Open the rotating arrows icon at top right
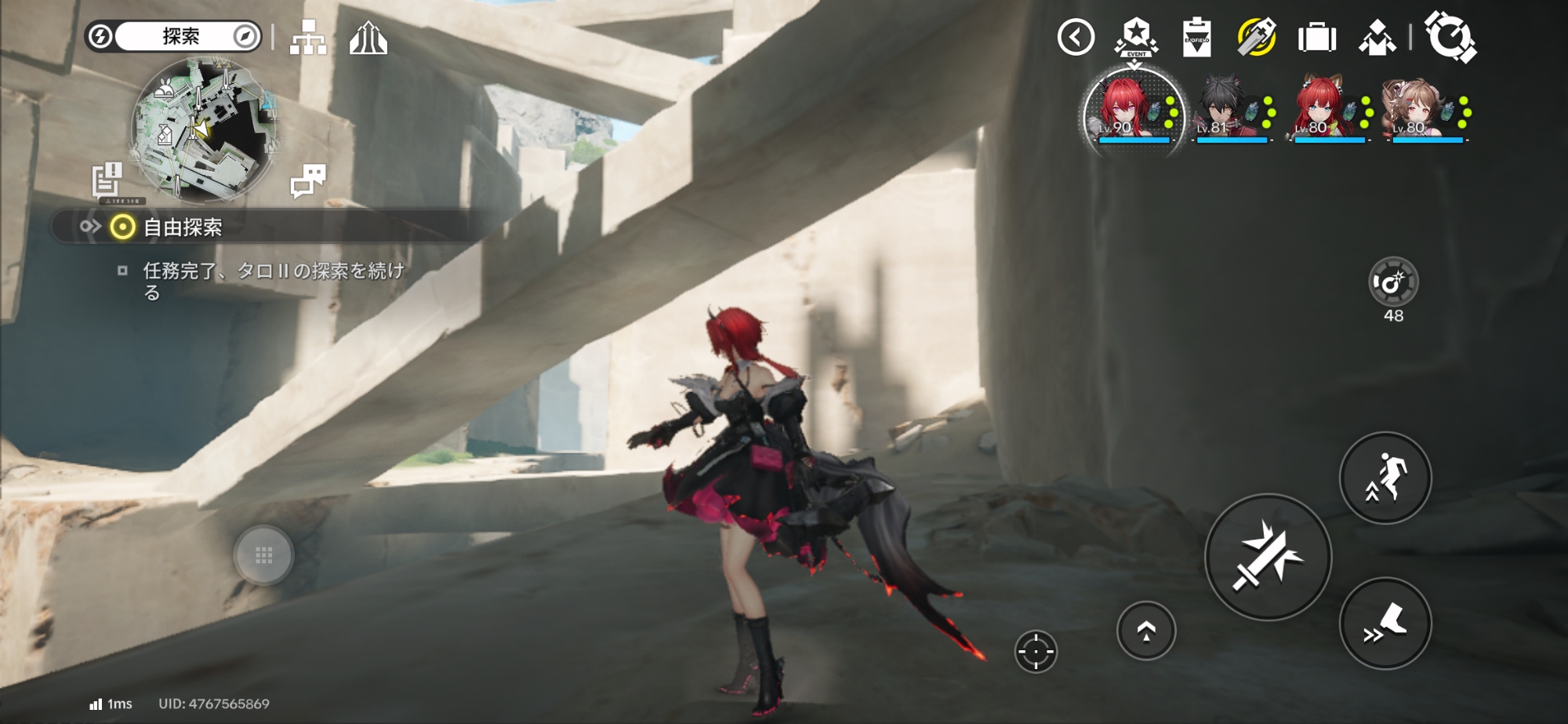1568x724 pixels. 1450,37
